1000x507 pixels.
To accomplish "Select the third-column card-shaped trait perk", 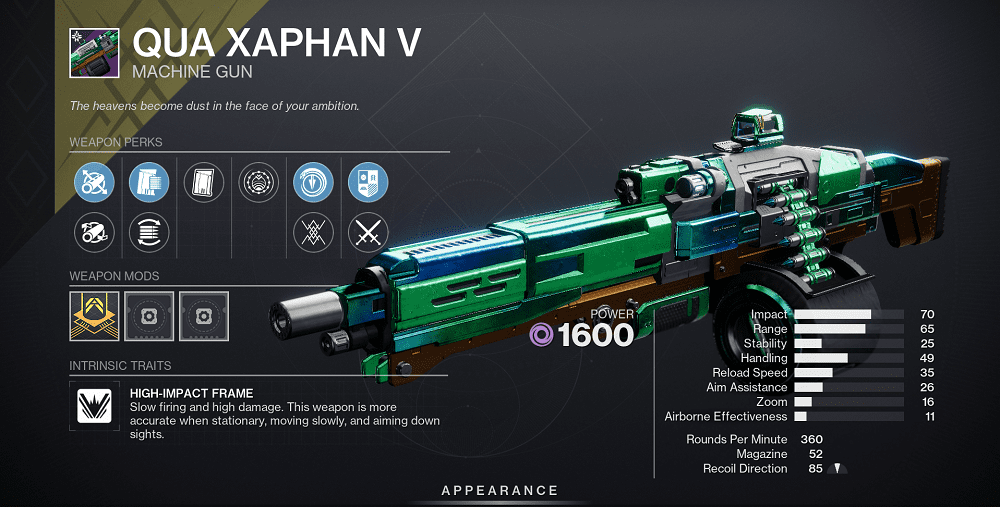I will coord(204,183).
